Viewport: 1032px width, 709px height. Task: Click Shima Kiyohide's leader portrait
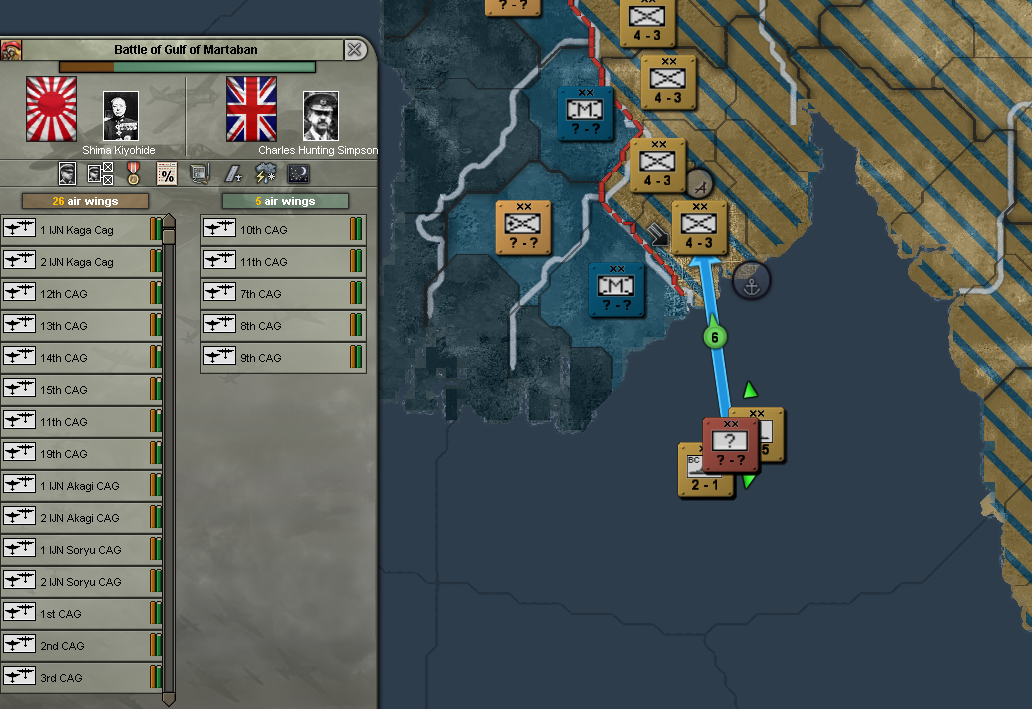(x=121, y=116)
